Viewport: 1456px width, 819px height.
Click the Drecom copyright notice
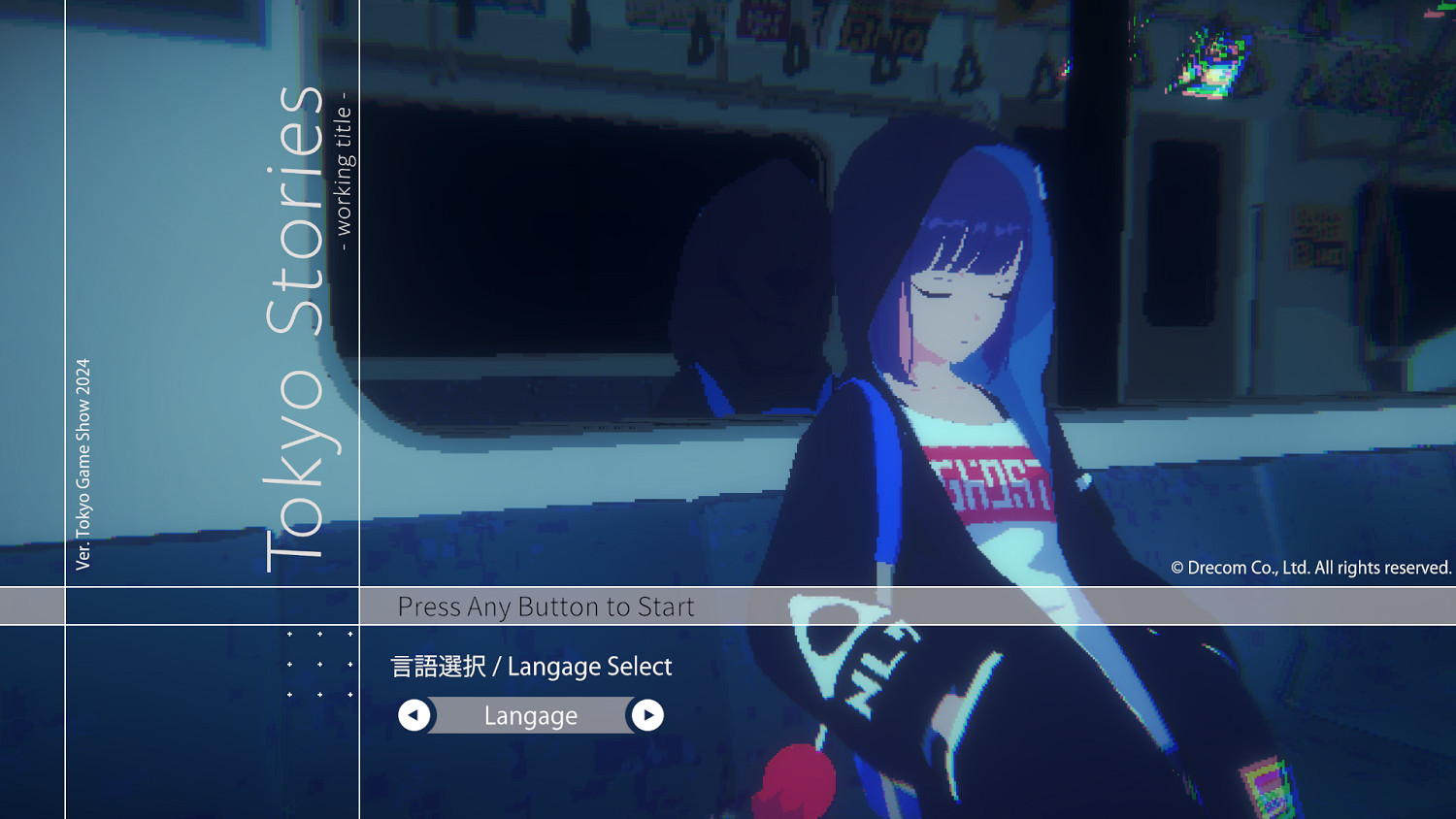click(1309, 568)
